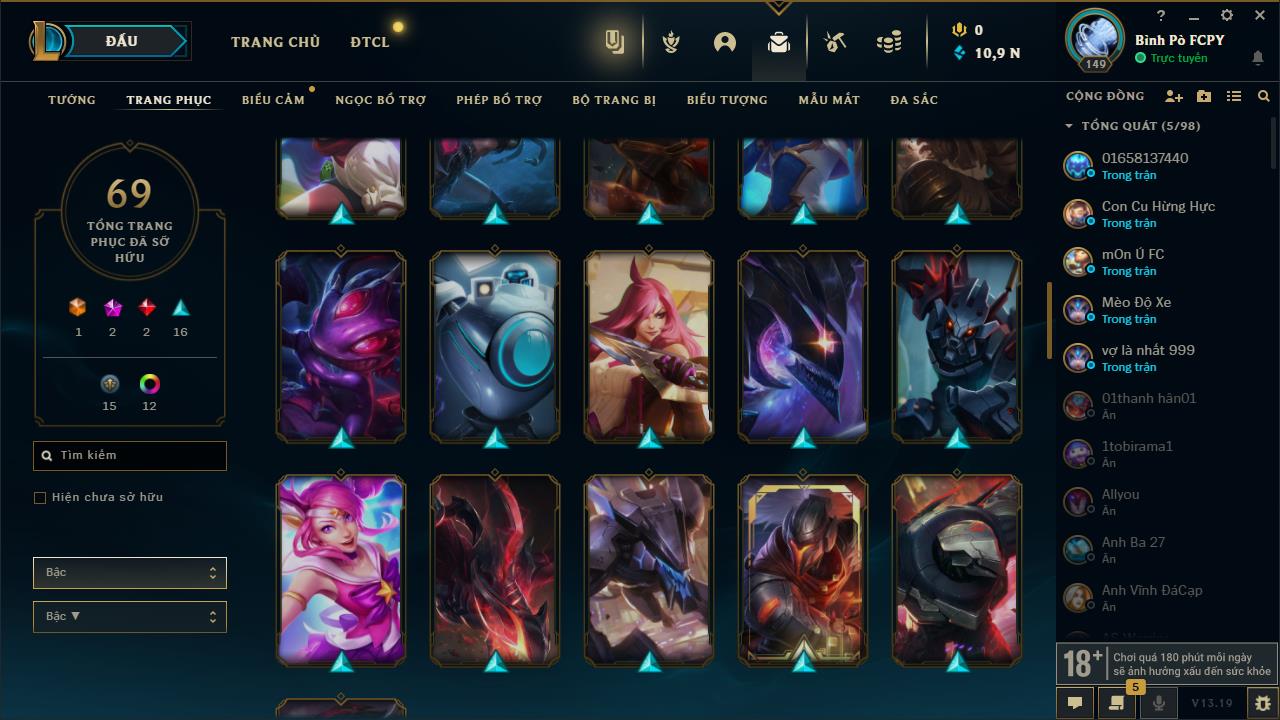Go to the ĐTCL game mode
The height and width of the screenshot is (720, 1280).
370,42
